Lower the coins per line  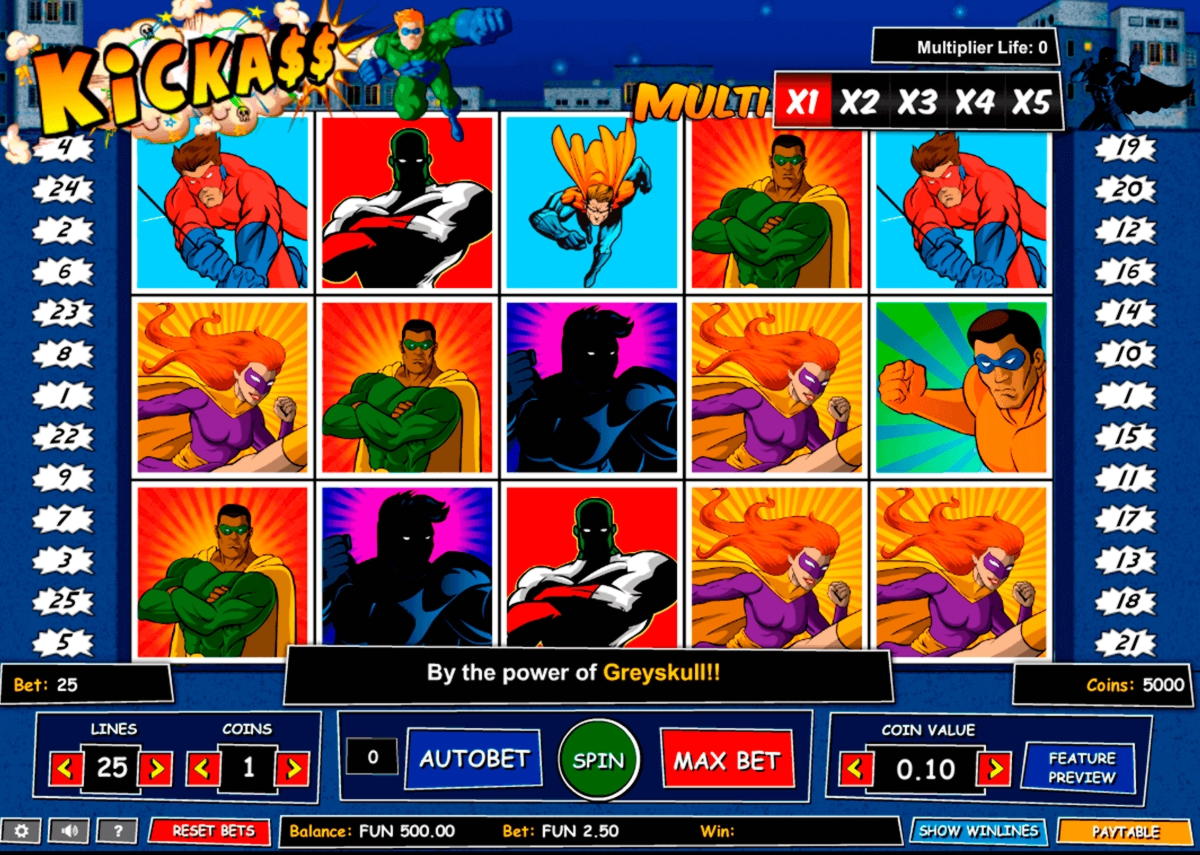pos(203,768)
